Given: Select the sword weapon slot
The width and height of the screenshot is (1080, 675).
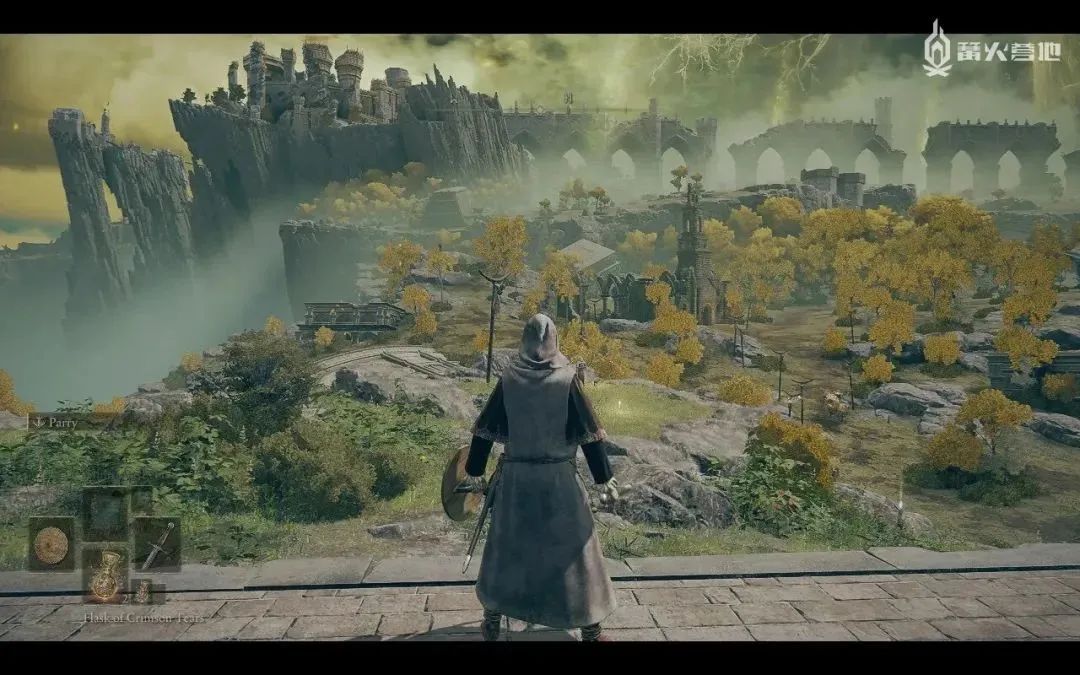Looking at the screenshot, I should click(157, 544).
